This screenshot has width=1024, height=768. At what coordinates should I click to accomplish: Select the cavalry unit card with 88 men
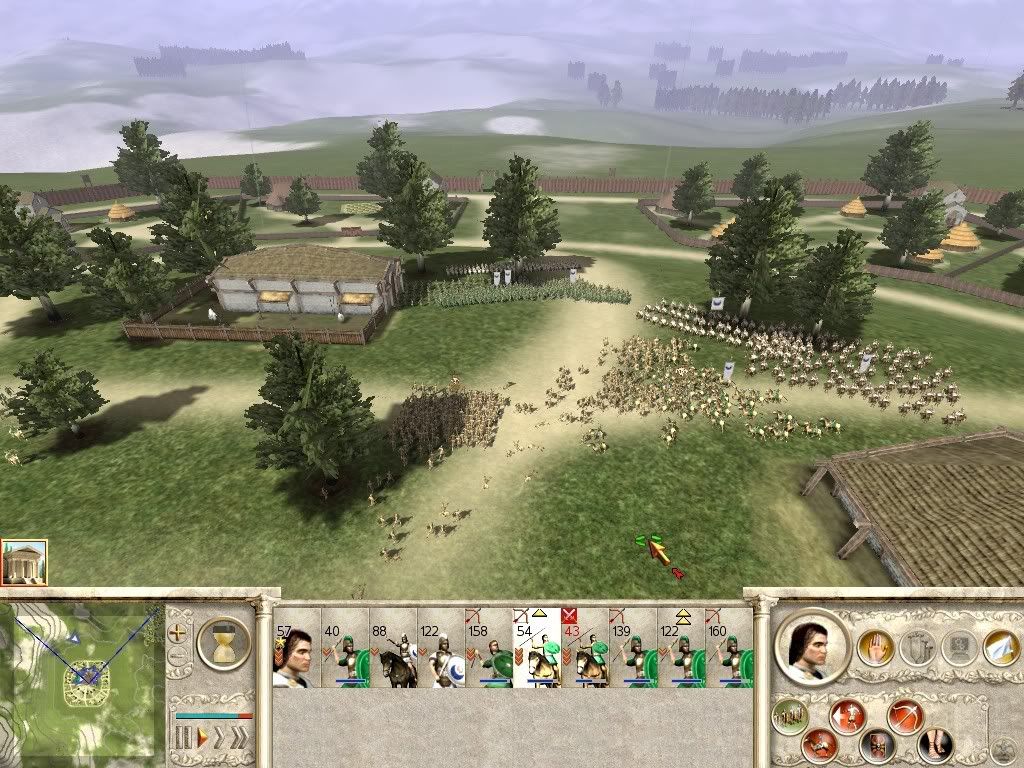(x=392, y=648)
